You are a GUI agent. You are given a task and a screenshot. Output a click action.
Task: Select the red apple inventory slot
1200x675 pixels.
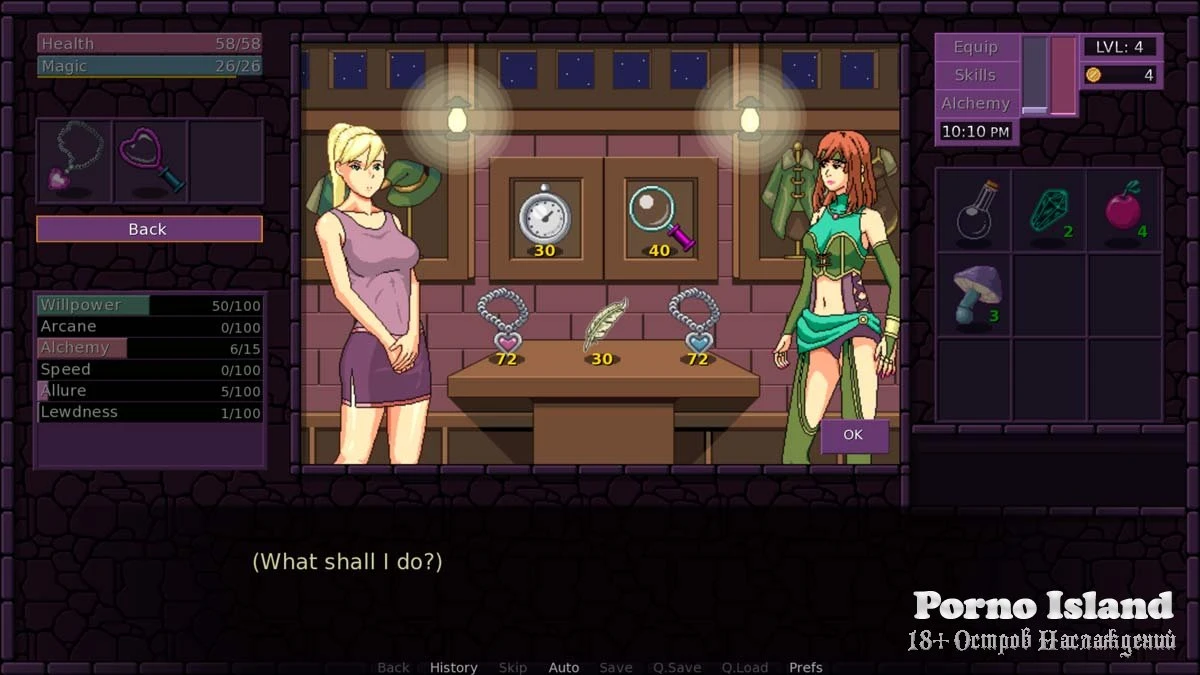click(x=1124, y=210)
